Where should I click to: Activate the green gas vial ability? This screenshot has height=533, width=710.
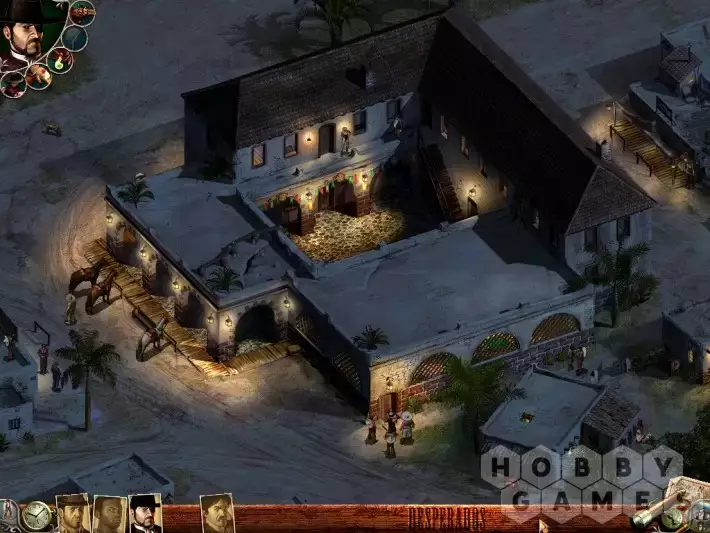(61, 60)
